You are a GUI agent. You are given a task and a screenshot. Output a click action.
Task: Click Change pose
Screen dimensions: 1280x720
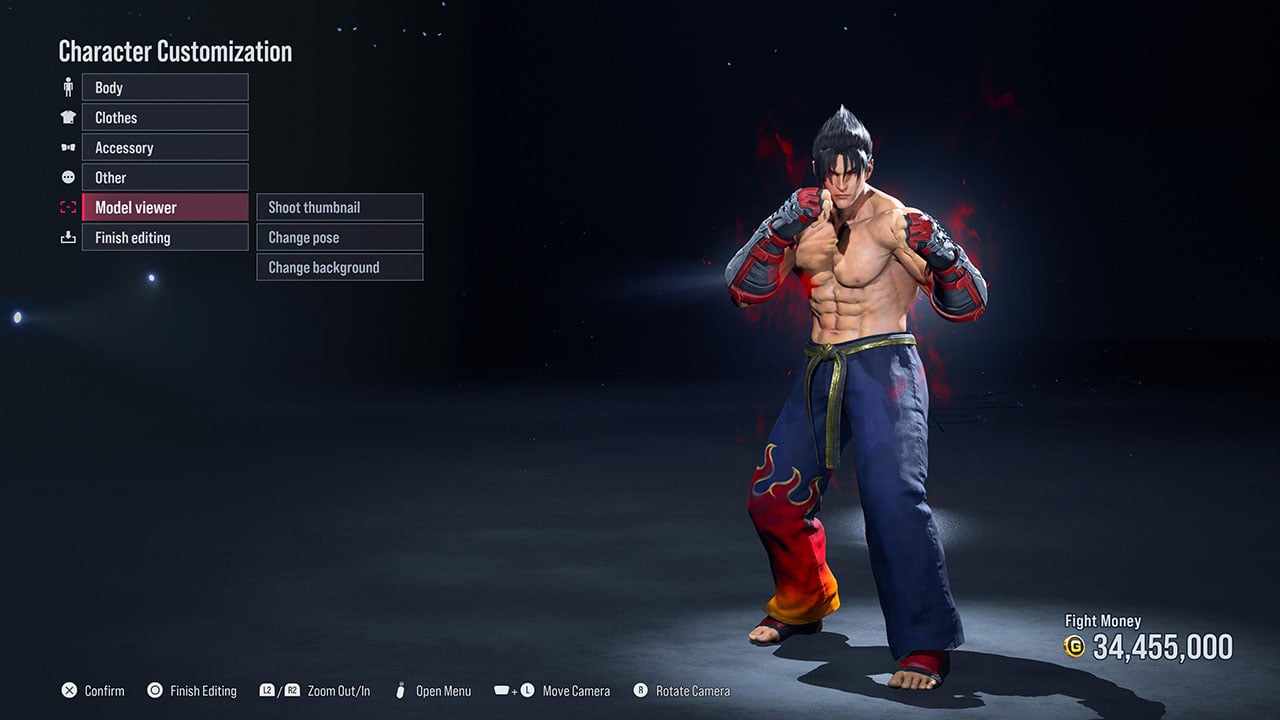[x=339, y=237]
